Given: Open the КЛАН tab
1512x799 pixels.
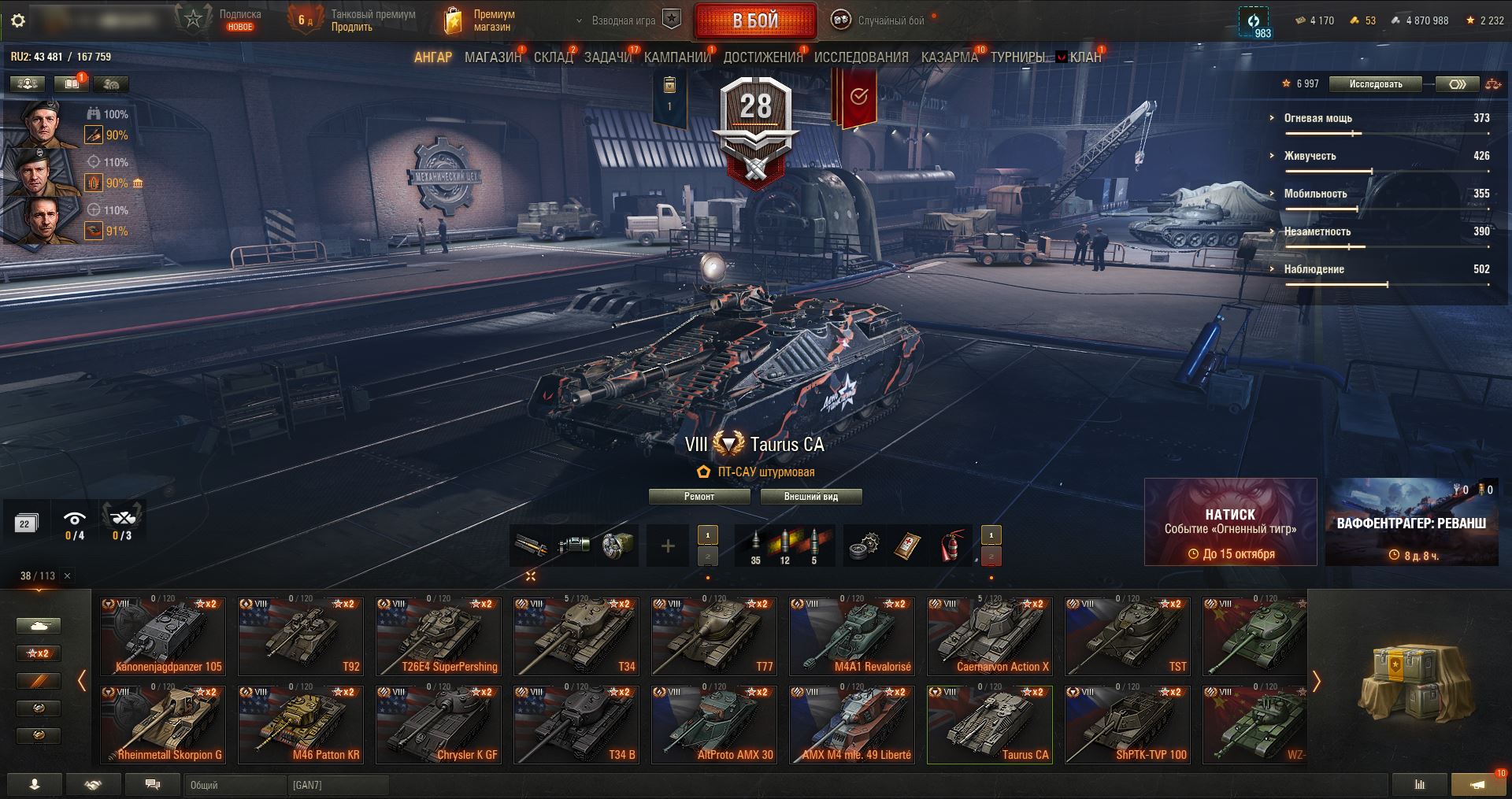Looking at the screenshot, I should tap(1084, 57).
